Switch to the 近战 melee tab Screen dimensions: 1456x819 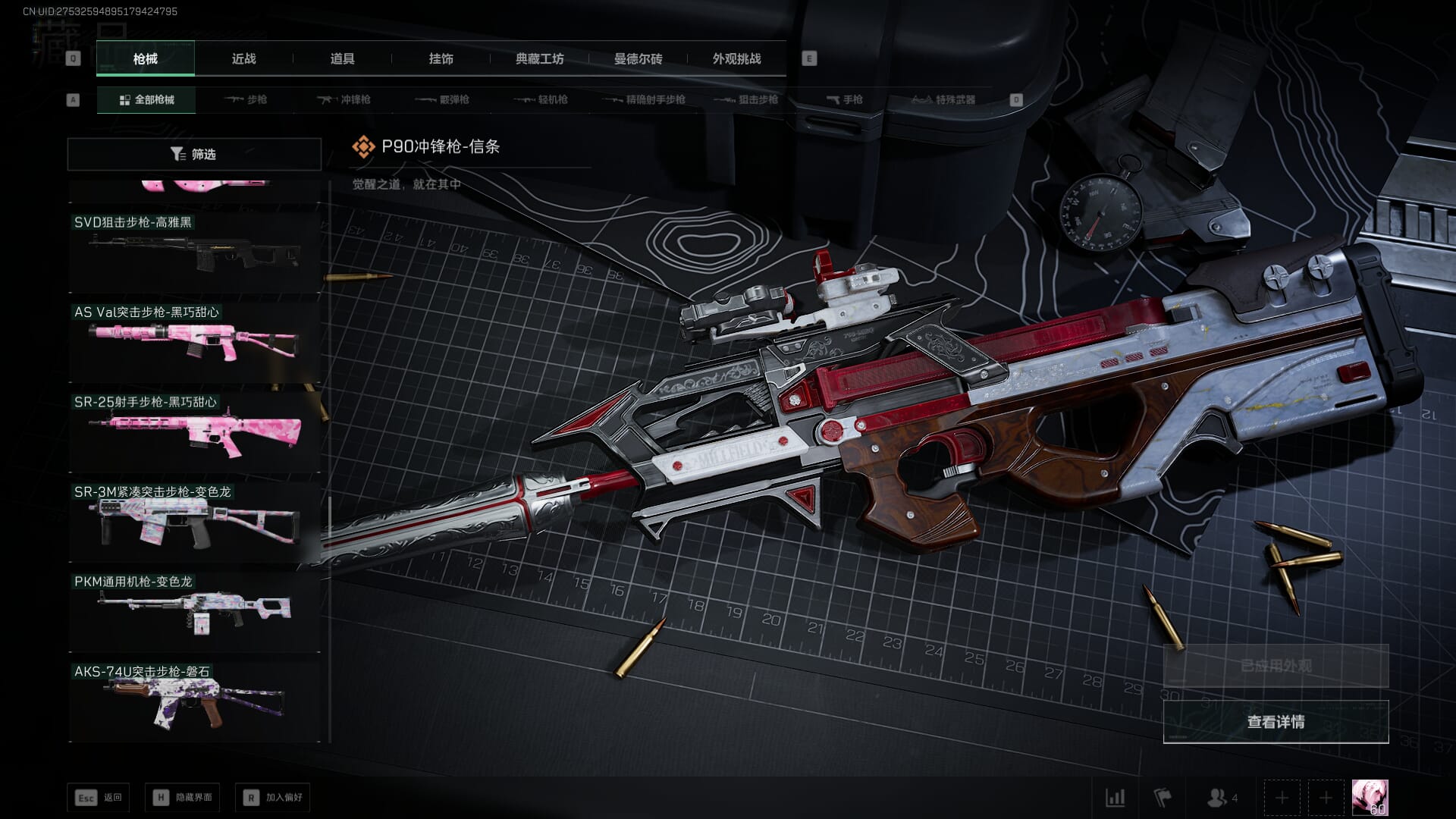point(243,58)
